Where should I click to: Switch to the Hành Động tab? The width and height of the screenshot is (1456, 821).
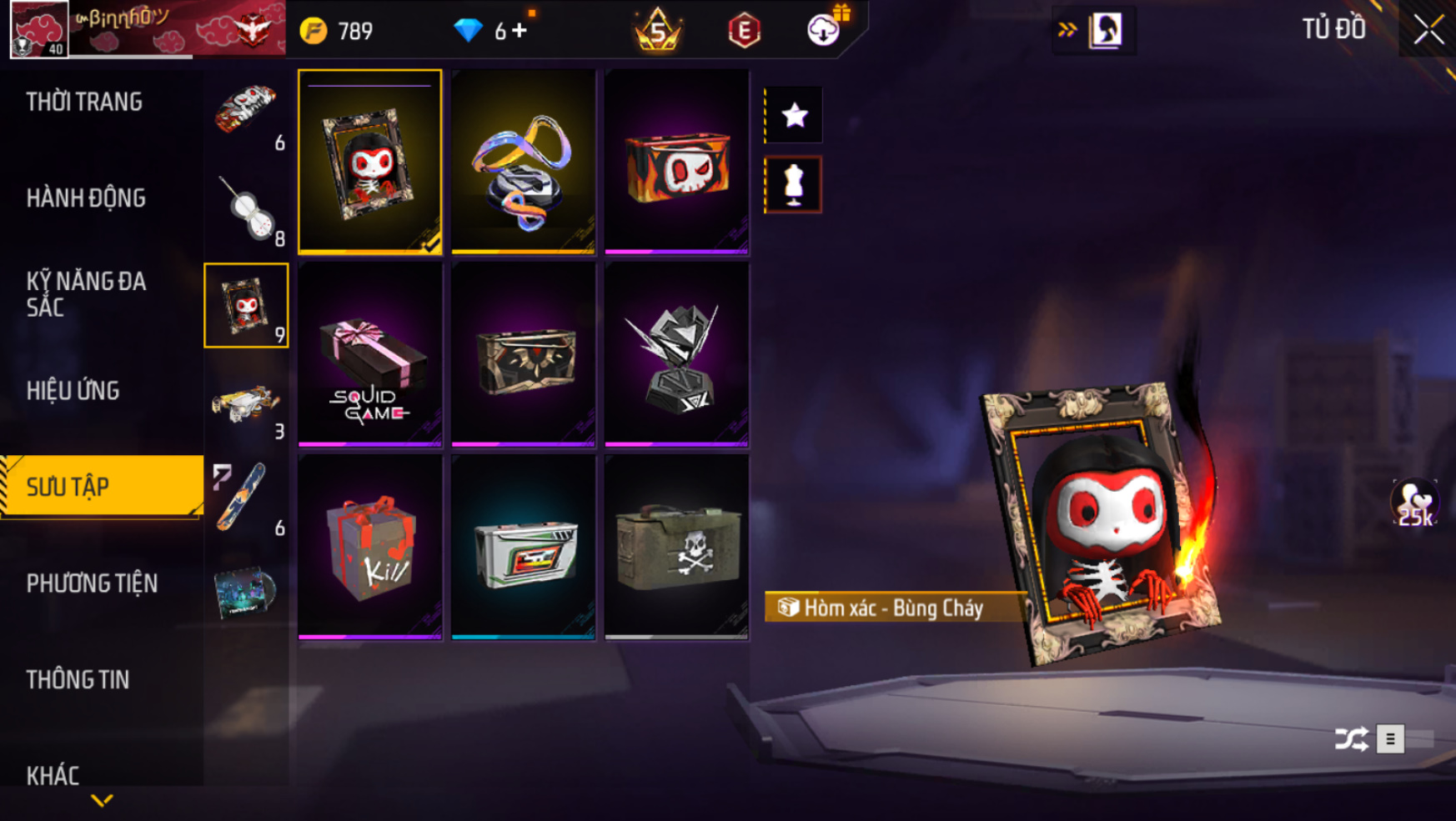pos(86,198)
